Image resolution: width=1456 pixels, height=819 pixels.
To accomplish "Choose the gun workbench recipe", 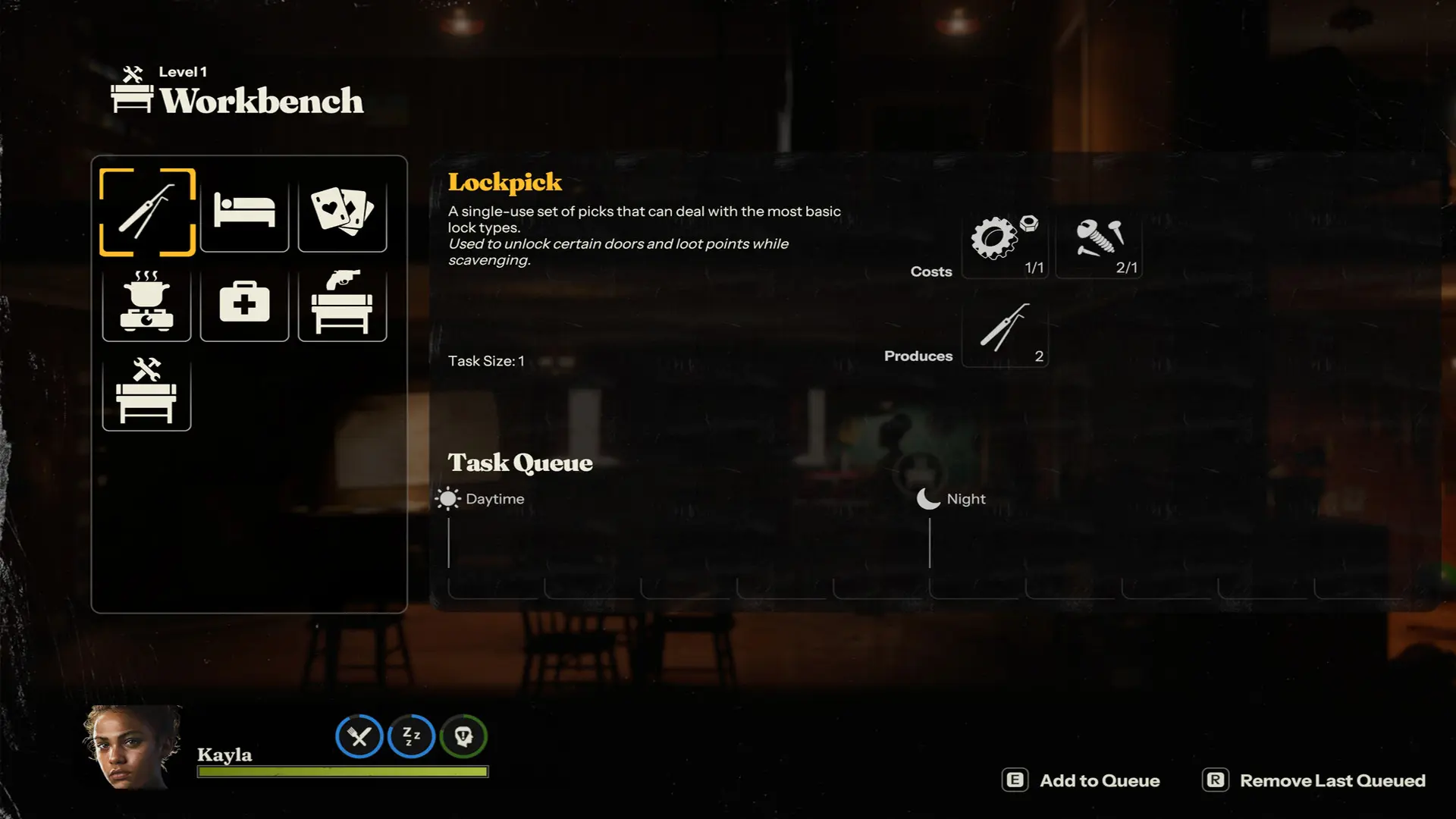I will pyautogui.click(x=342, y=302).
